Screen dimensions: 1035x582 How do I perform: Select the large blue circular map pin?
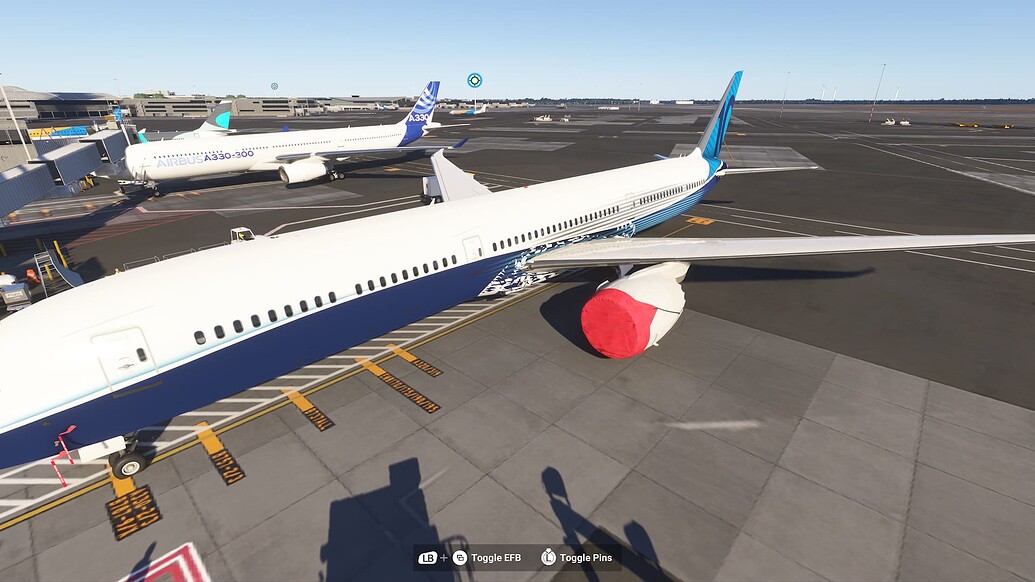(475, 80)
